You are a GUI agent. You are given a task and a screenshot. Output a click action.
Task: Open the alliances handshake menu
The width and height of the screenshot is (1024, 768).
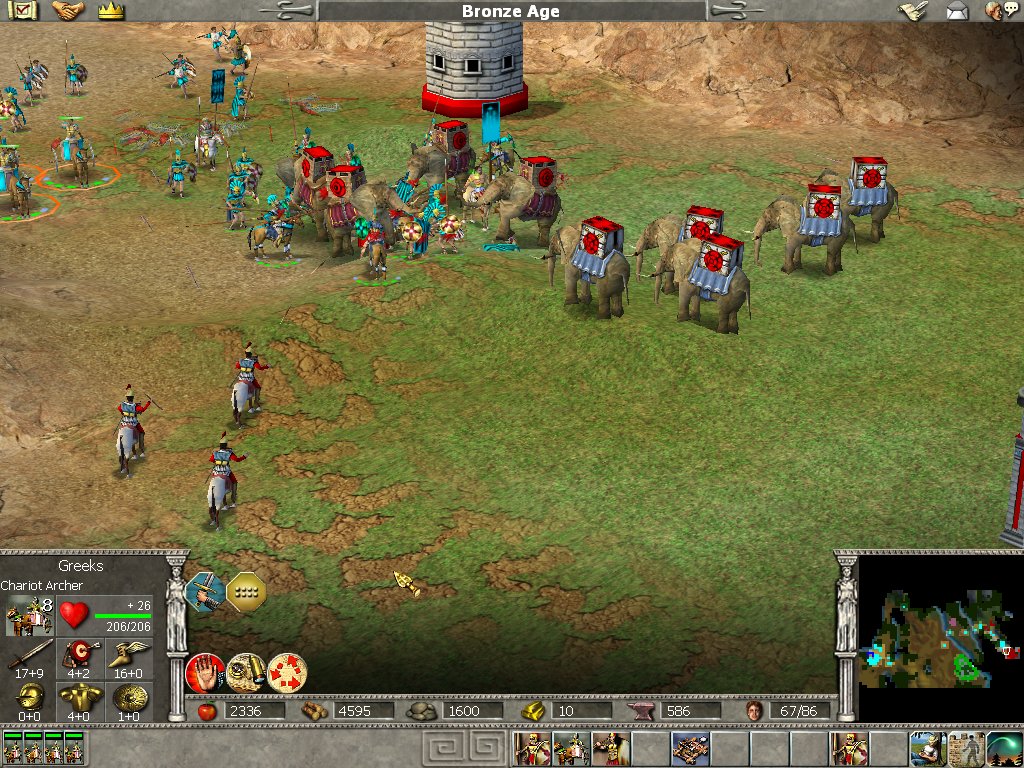tap(69, 11)
